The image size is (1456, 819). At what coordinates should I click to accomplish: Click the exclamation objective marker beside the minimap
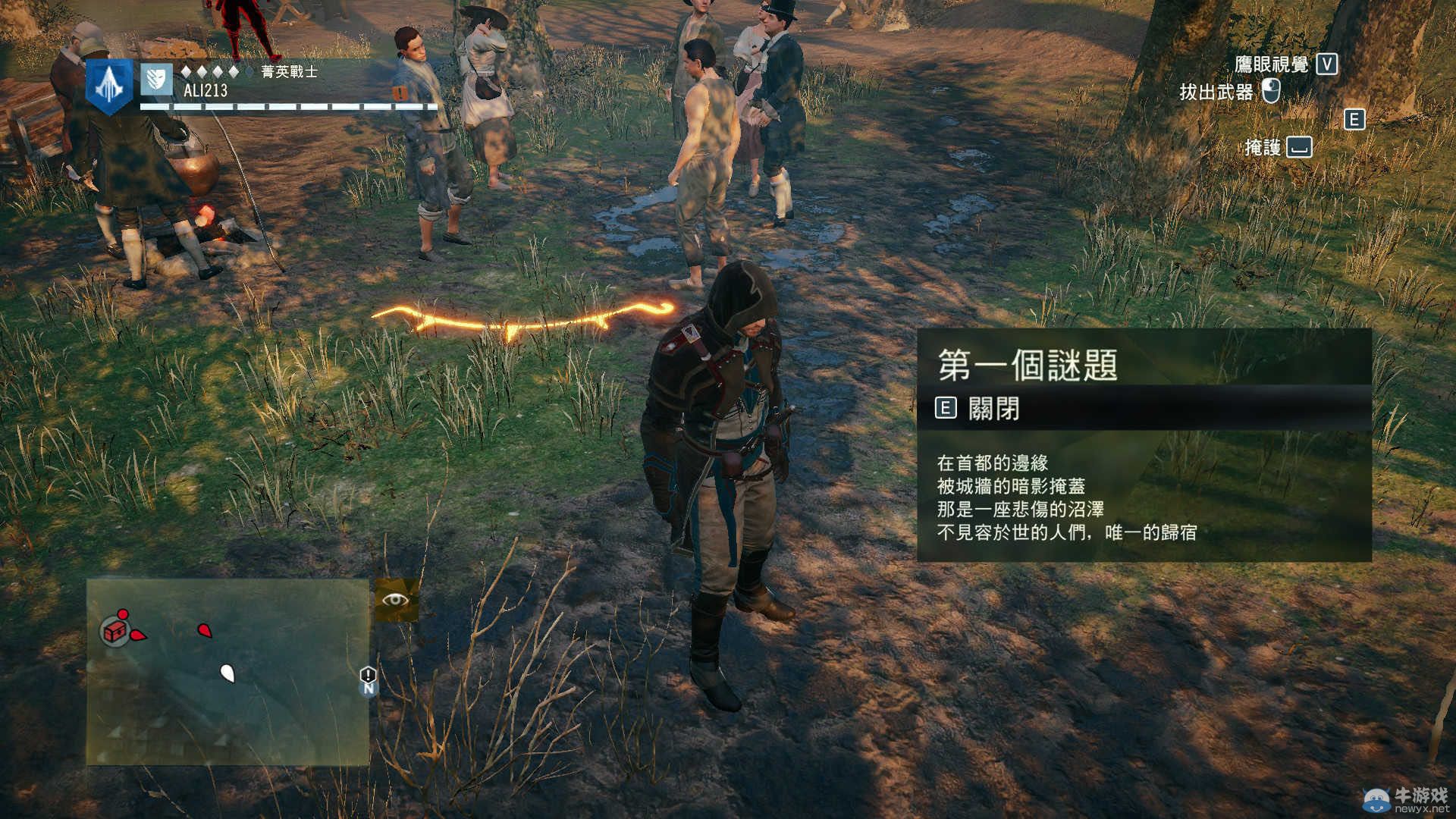coord(368,674)
